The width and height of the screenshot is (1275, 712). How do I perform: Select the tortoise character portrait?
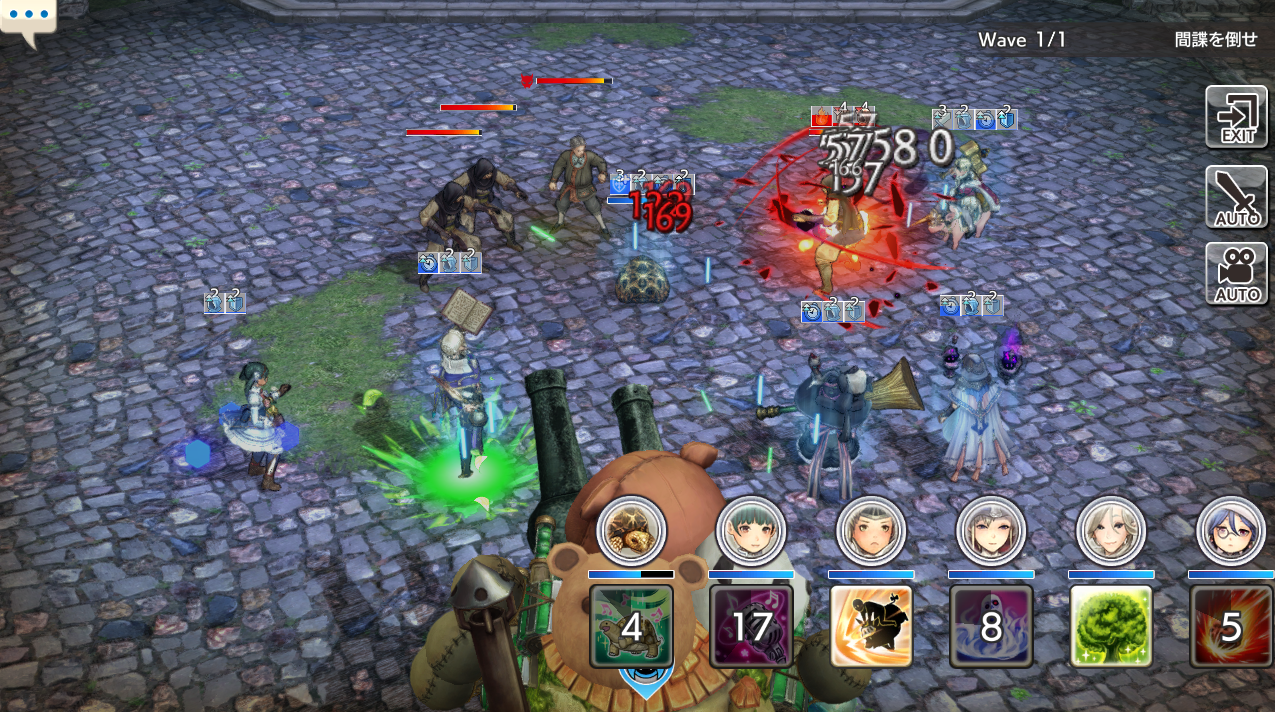click(x=631, y=531)
